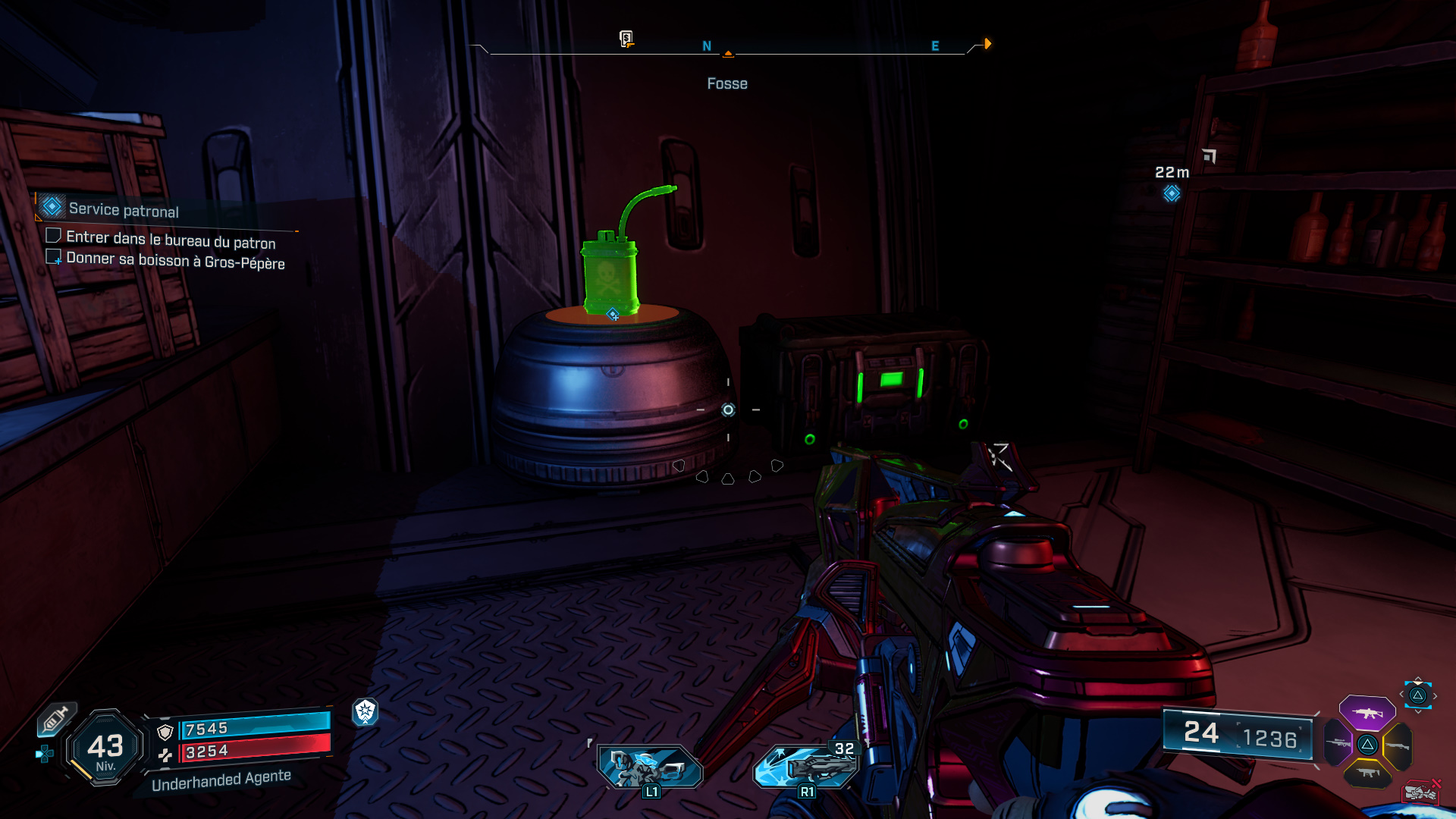1456x819 pixels.
Task: Select the vending machine marker on the compass
Action: coord(626,39)
